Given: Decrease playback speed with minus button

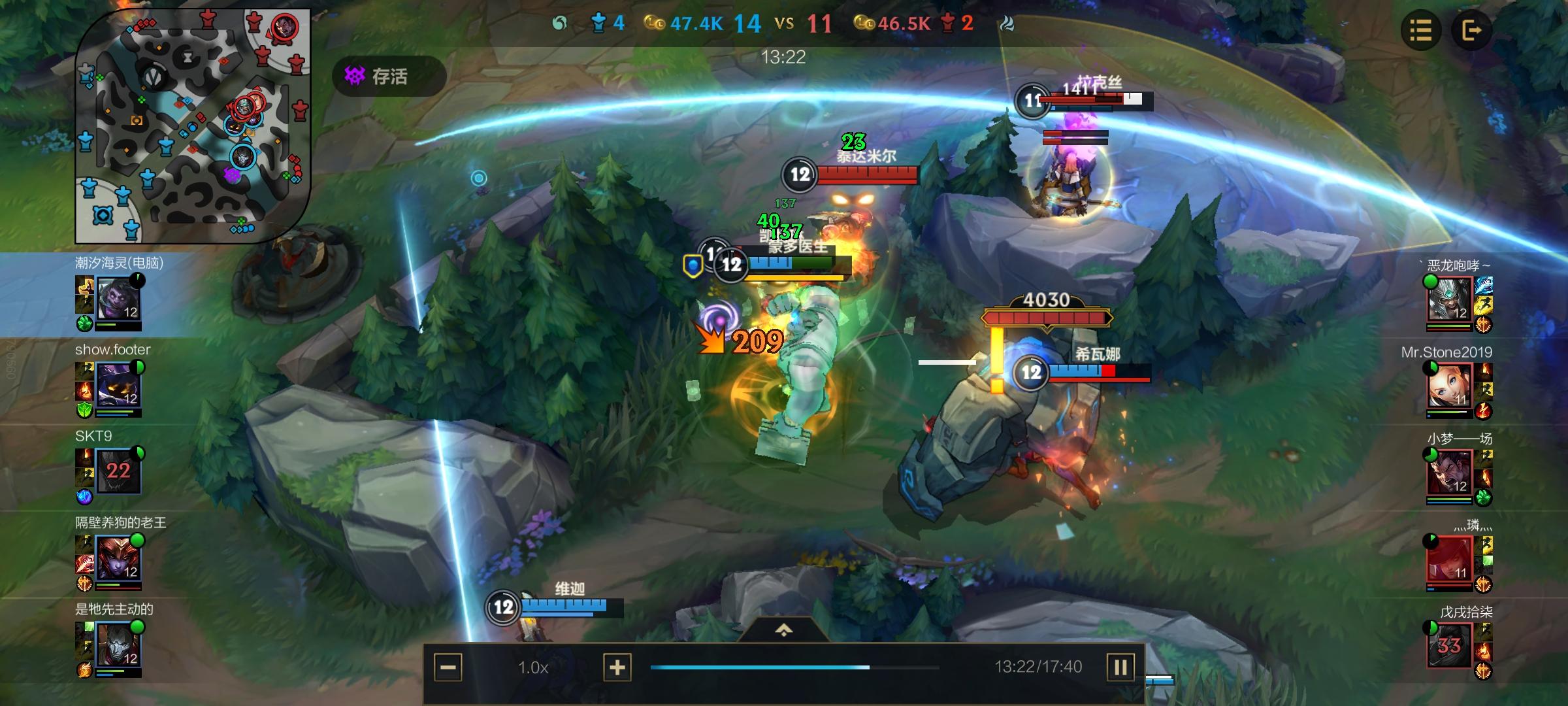Looking at the screenshot, I should (x=448, y=667).
